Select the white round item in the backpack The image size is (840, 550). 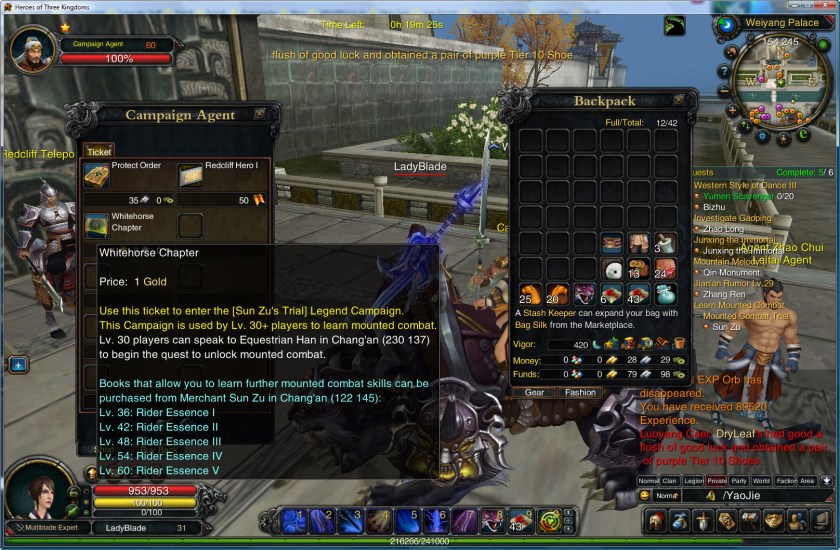[612, 269]
